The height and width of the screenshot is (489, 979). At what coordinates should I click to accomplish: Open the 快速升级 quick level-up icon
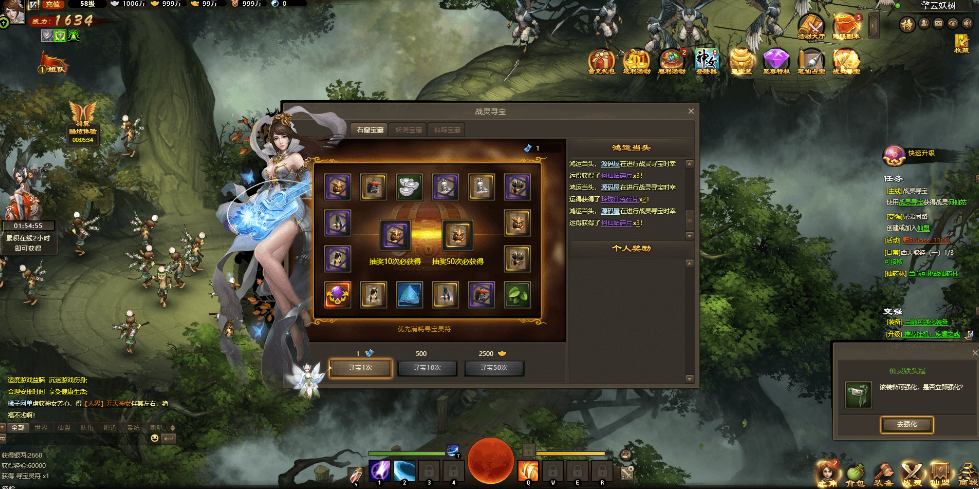click(892, 154)
